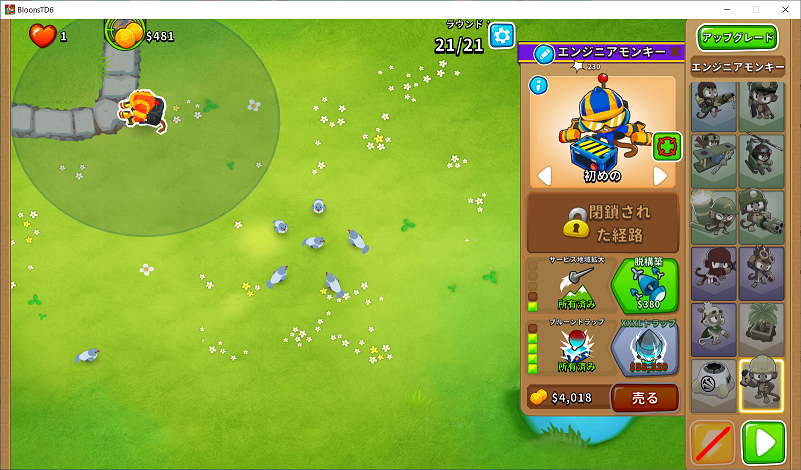The height and width of the screenshot is (470, 801).
Task: Pick the Heli Pilot tower
Action: click(762, 161)
